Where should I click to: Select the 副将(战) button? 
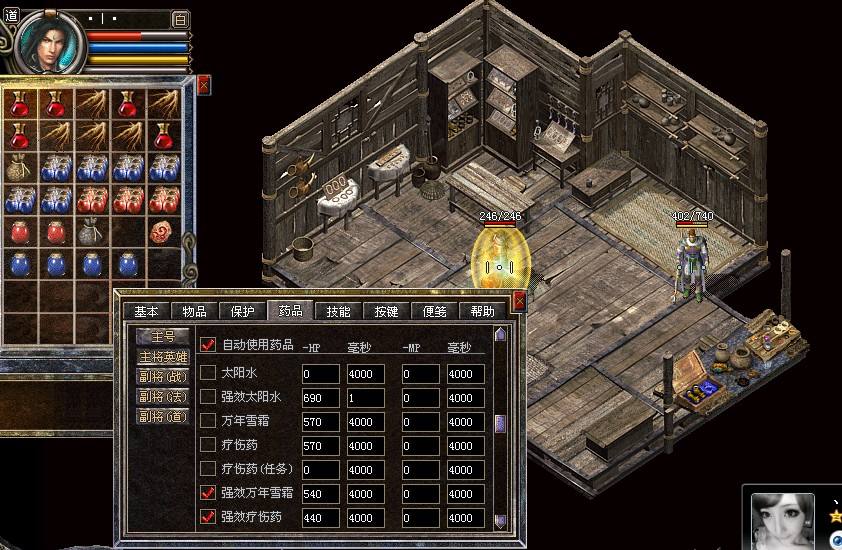click(162, 376)
